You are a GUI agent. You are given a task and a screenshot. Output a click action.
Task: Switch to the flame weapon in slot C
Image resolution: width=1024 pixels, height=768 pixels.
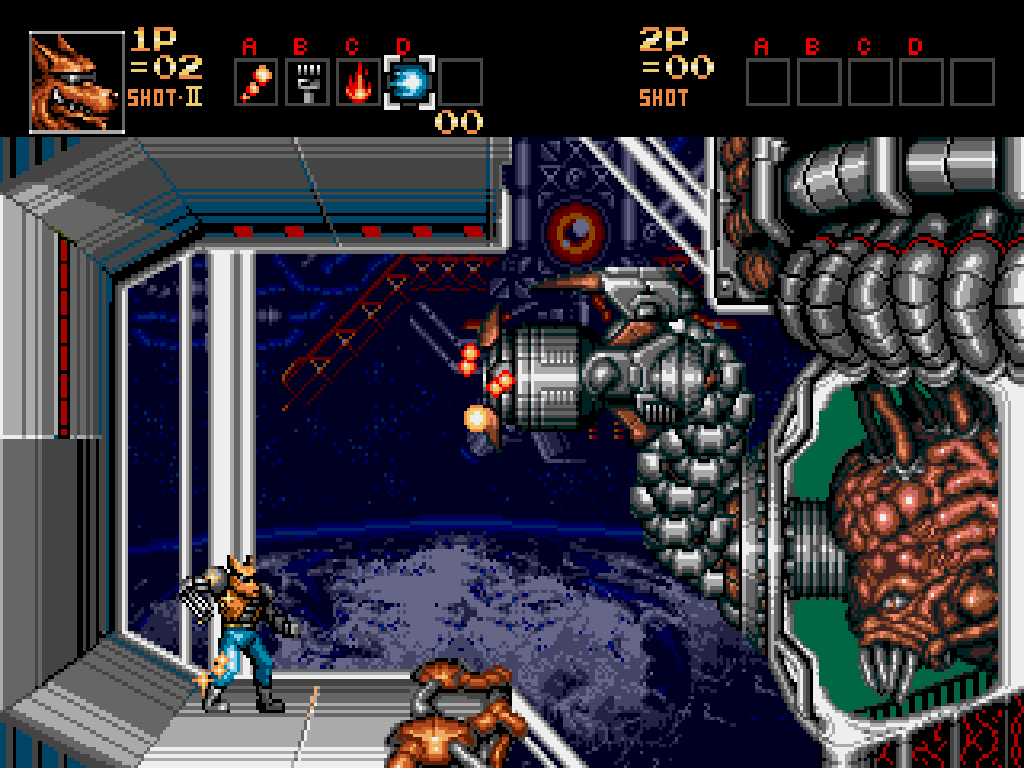(358, 82)
